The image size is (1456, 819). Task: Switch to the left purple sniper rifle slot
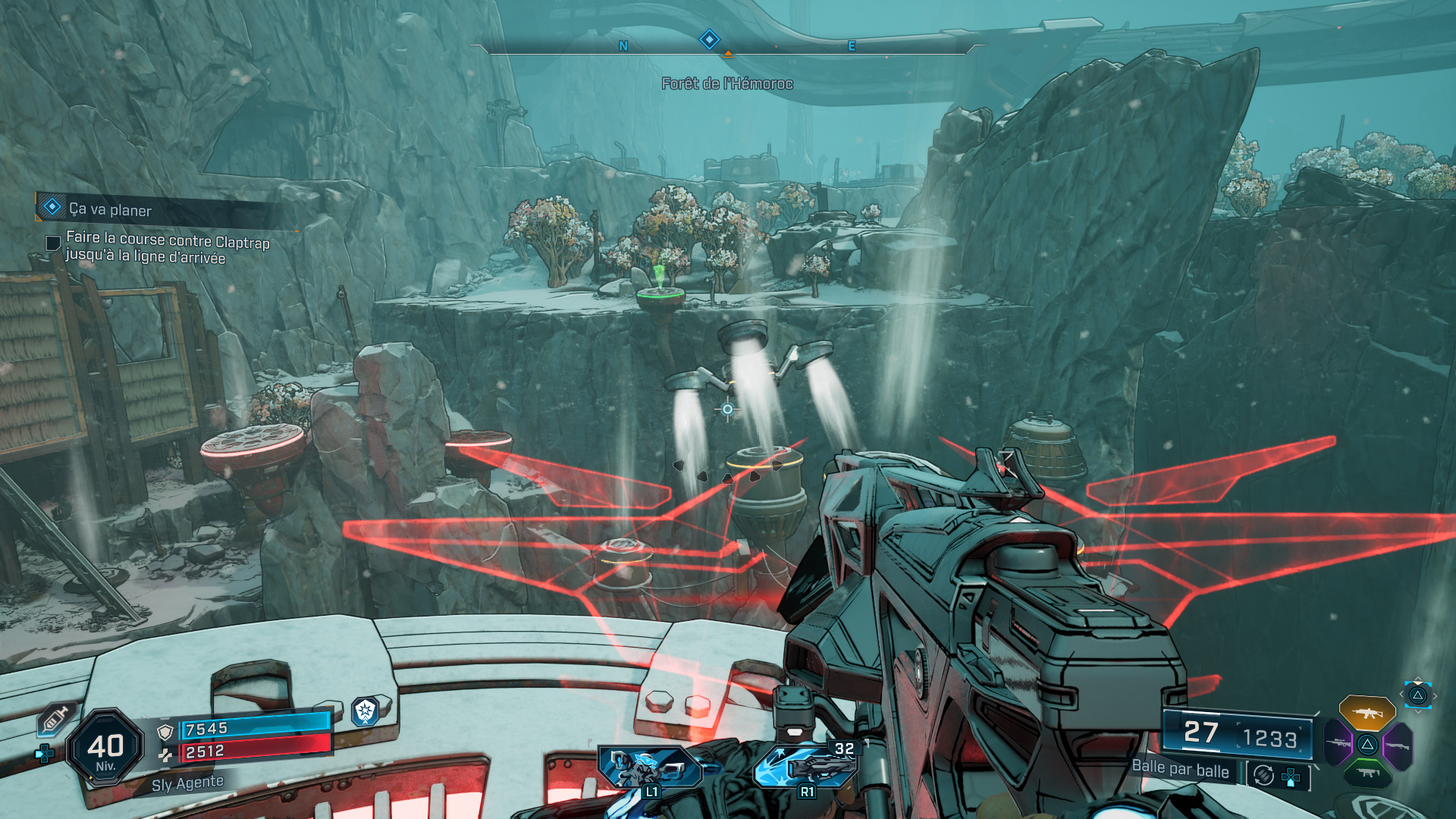point(1338,744)
